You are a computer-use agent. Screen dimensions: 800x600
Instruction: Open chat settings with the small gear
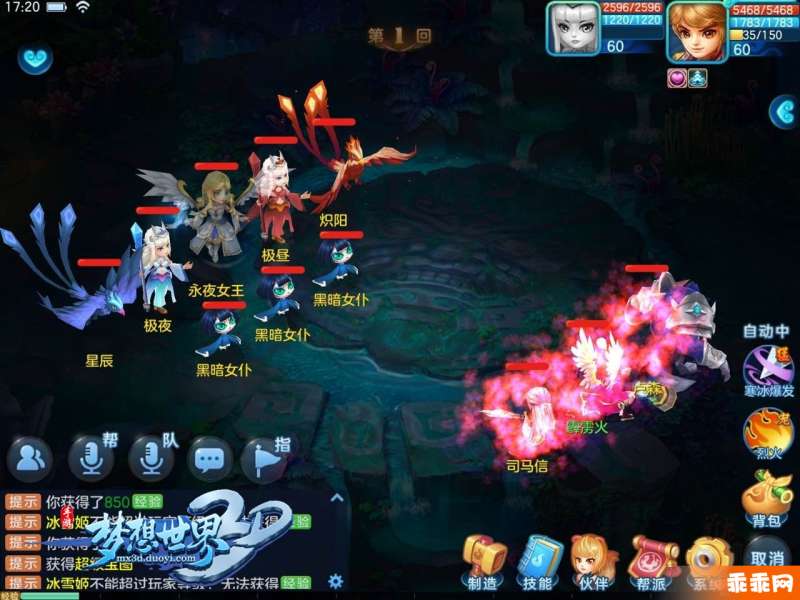tap(336, 580)
